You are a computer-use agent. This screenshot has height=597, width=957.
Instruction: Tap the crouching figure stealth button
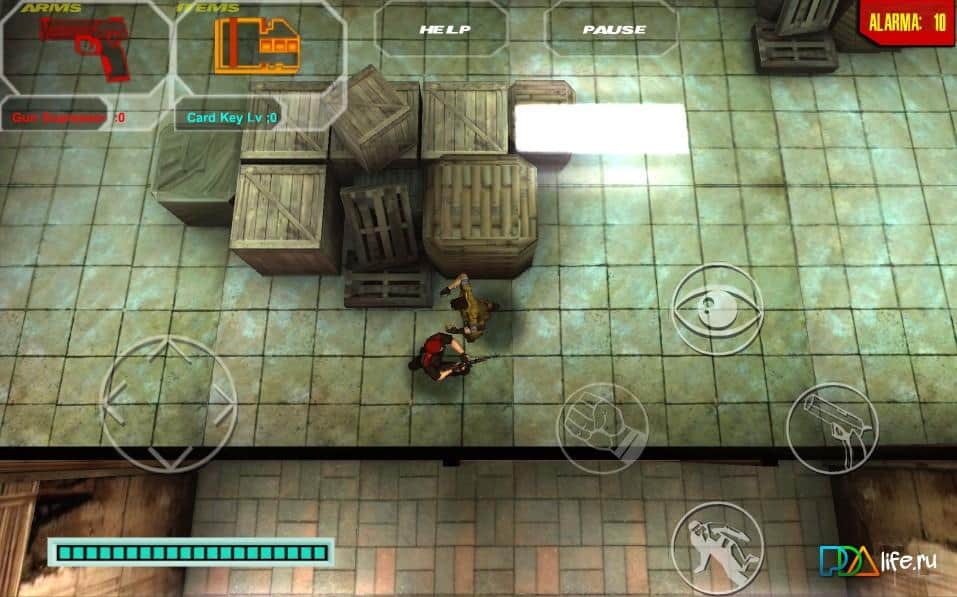click(x=716, y=547)
